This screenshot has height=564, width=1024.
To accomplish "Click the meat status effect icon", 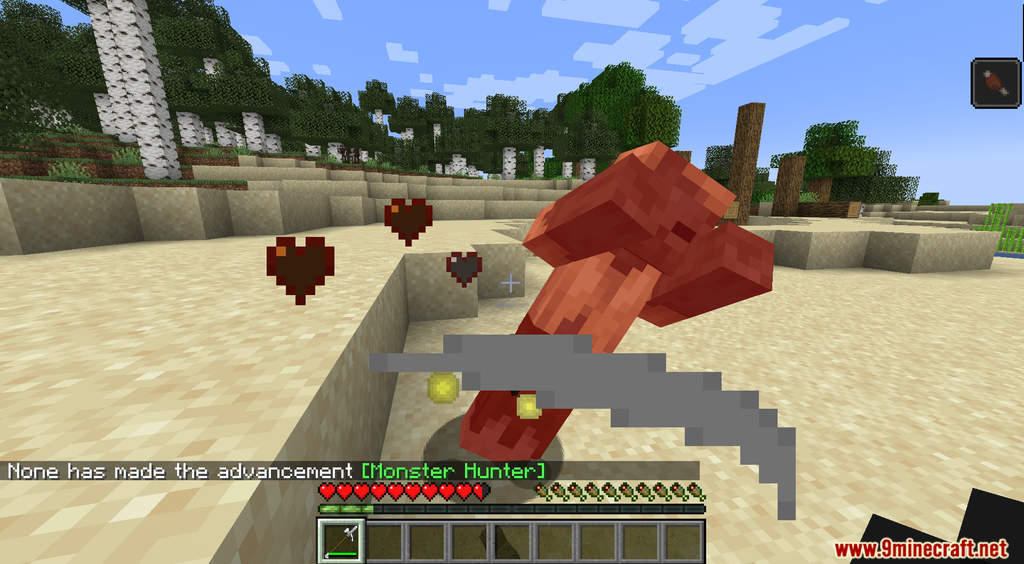I will 996,82.
